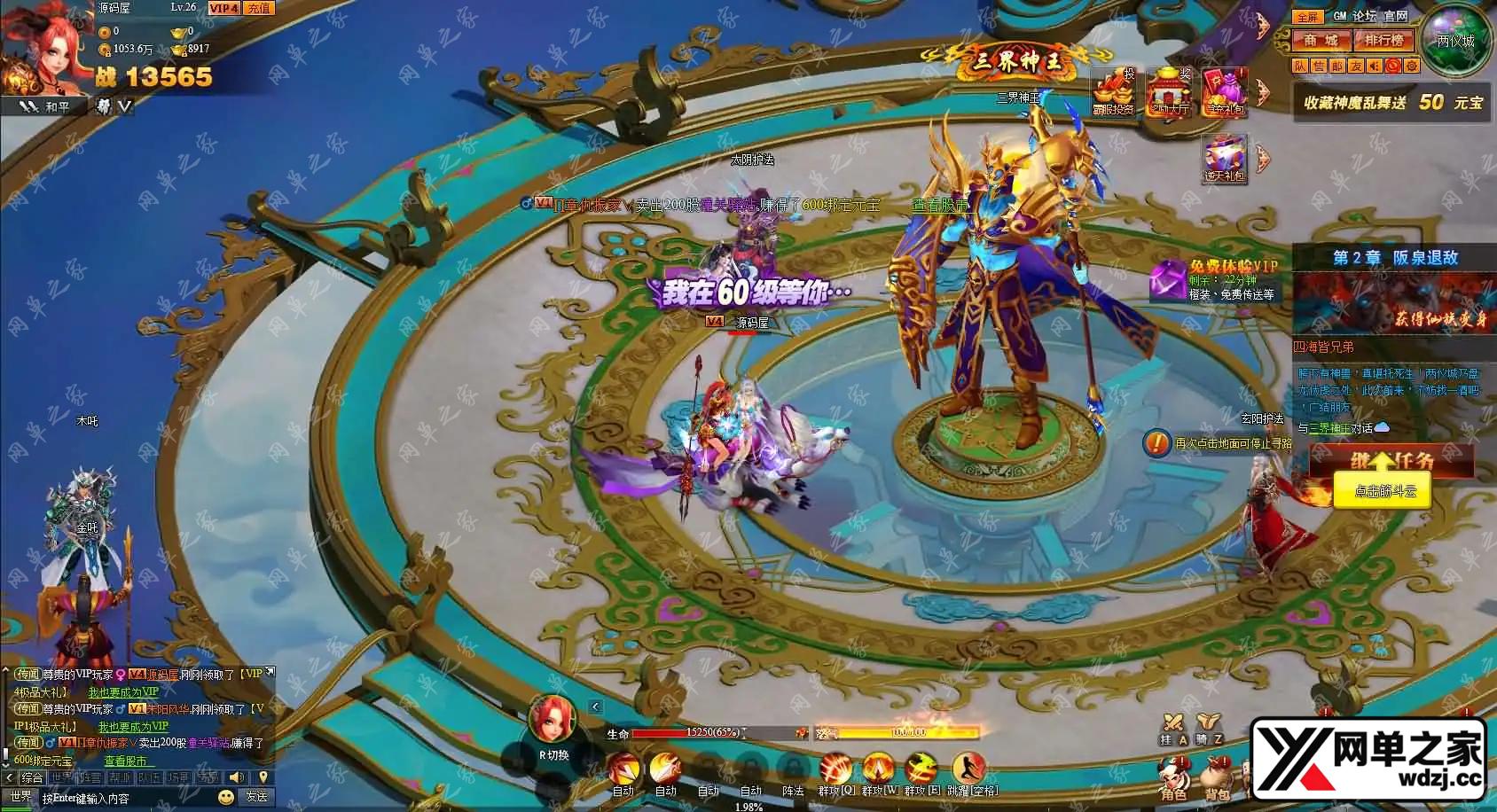
Task: Open the 论坛 forum link
Action: (1364, 16)
